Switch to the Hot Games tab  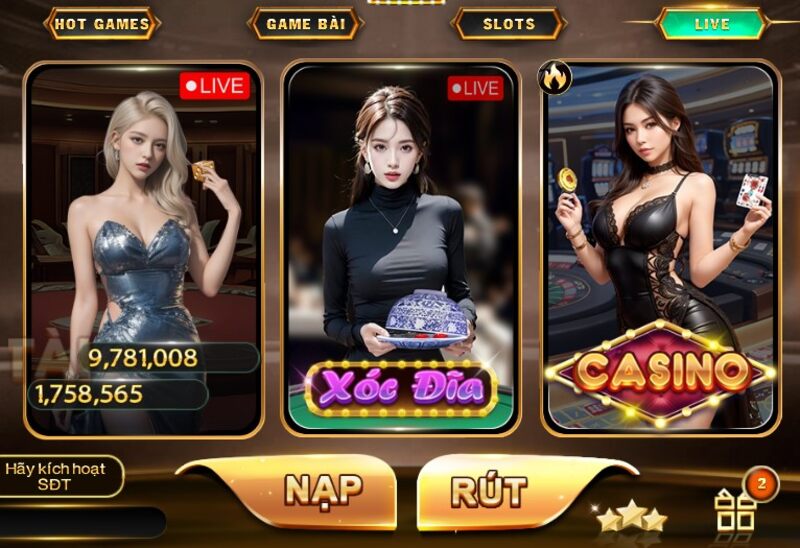pos(102,24)
